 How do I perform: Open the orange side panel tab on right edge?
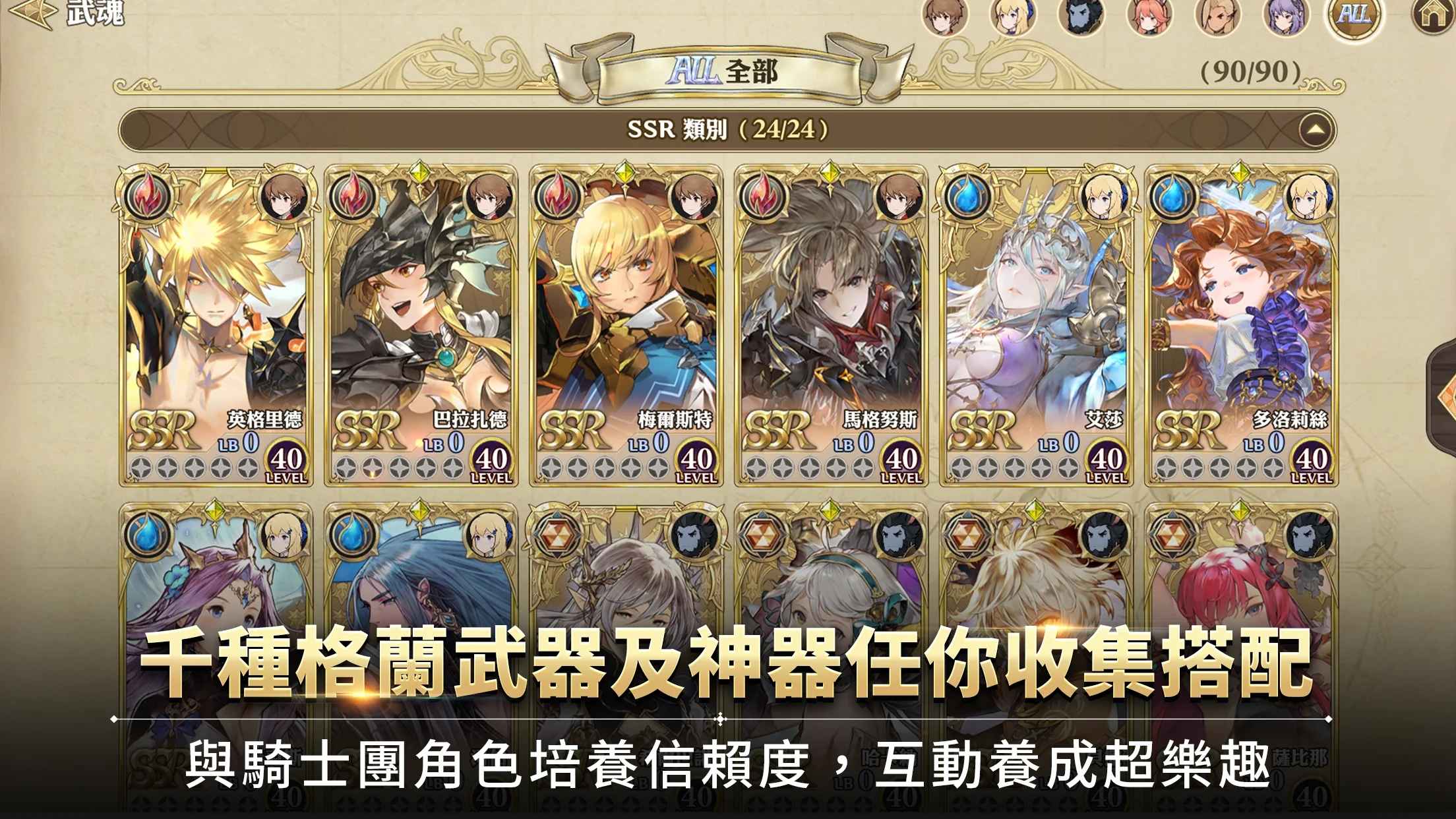1445,389
